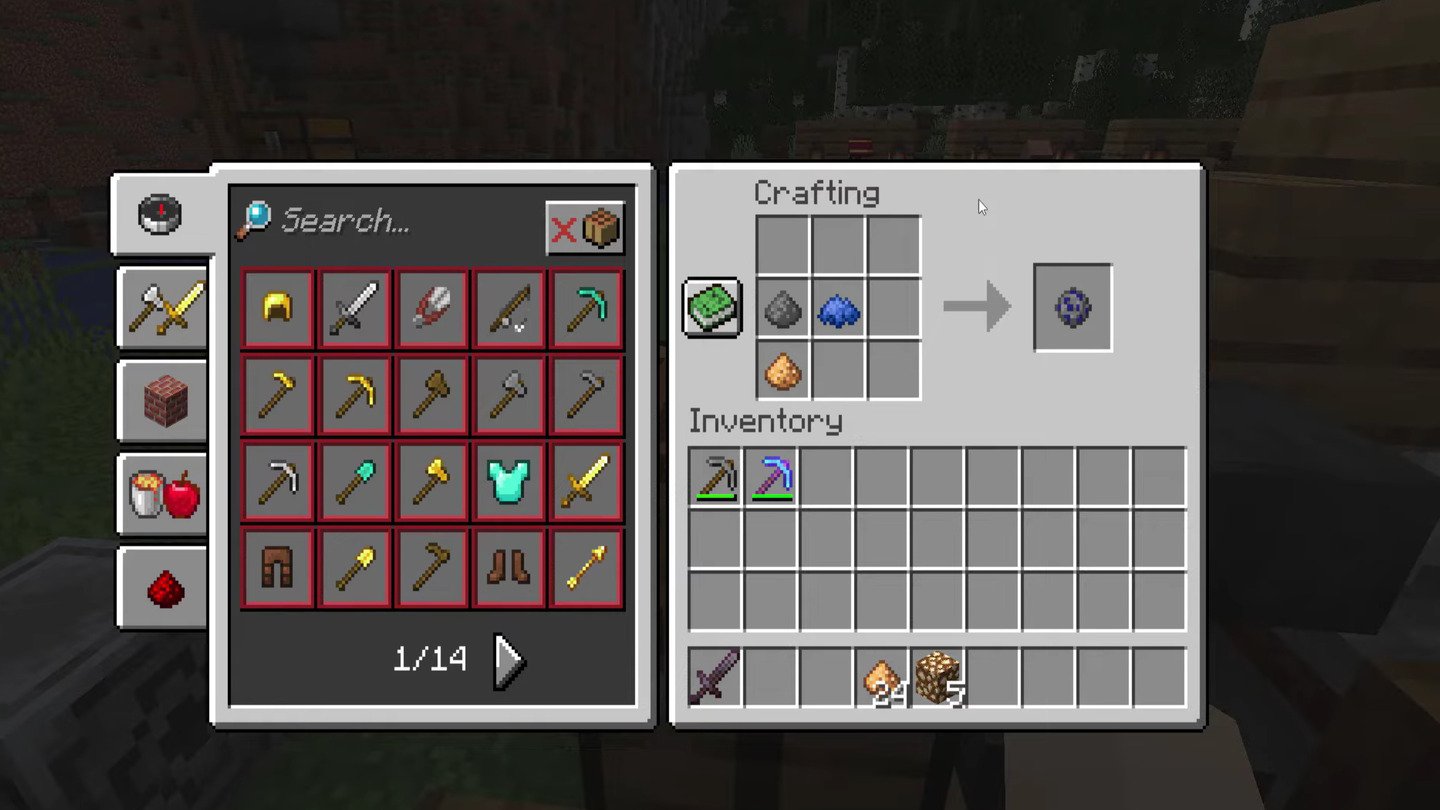The image size is (1440, 810).
Task: Select the shears recipe
Action: click(433, 307)
